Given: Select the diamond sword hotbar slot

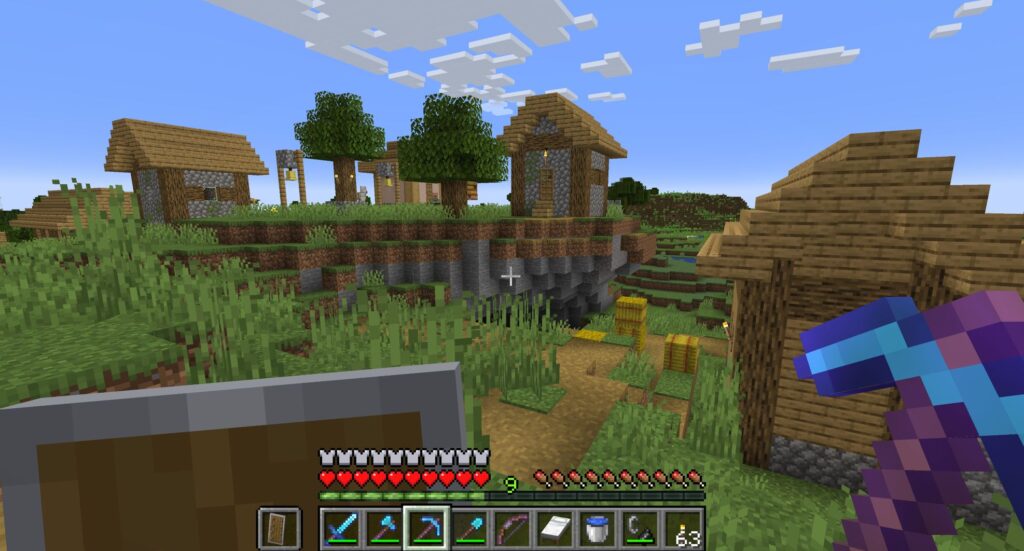Looking at the screenshot, I should click(341, 527).
